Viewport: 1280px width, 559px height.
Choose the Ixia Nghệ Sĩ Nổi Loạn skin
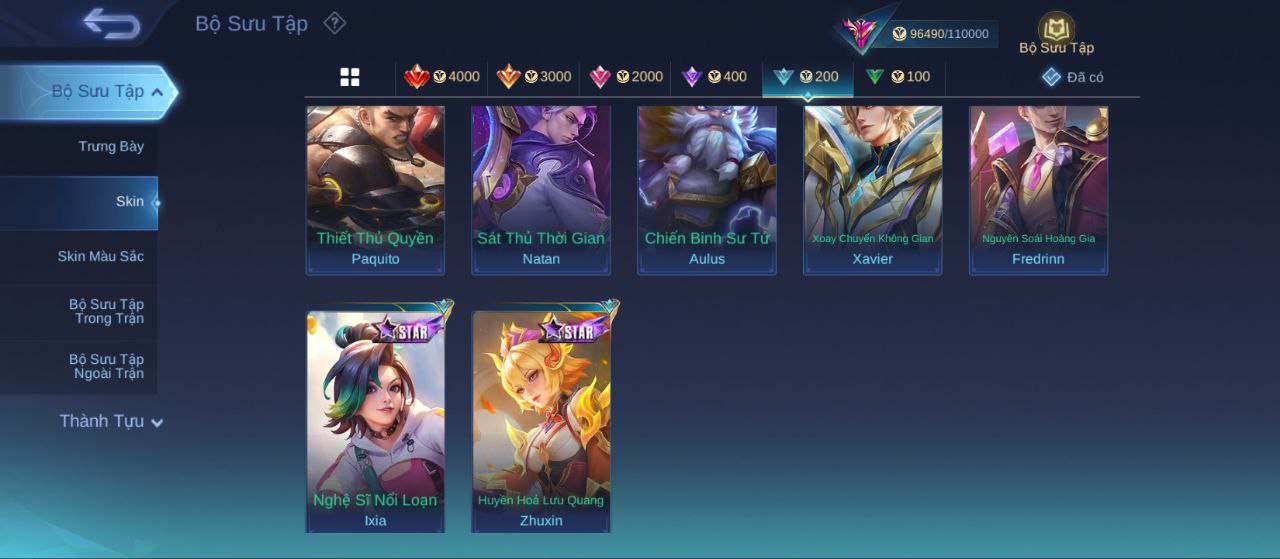click(x=375, y=420)
